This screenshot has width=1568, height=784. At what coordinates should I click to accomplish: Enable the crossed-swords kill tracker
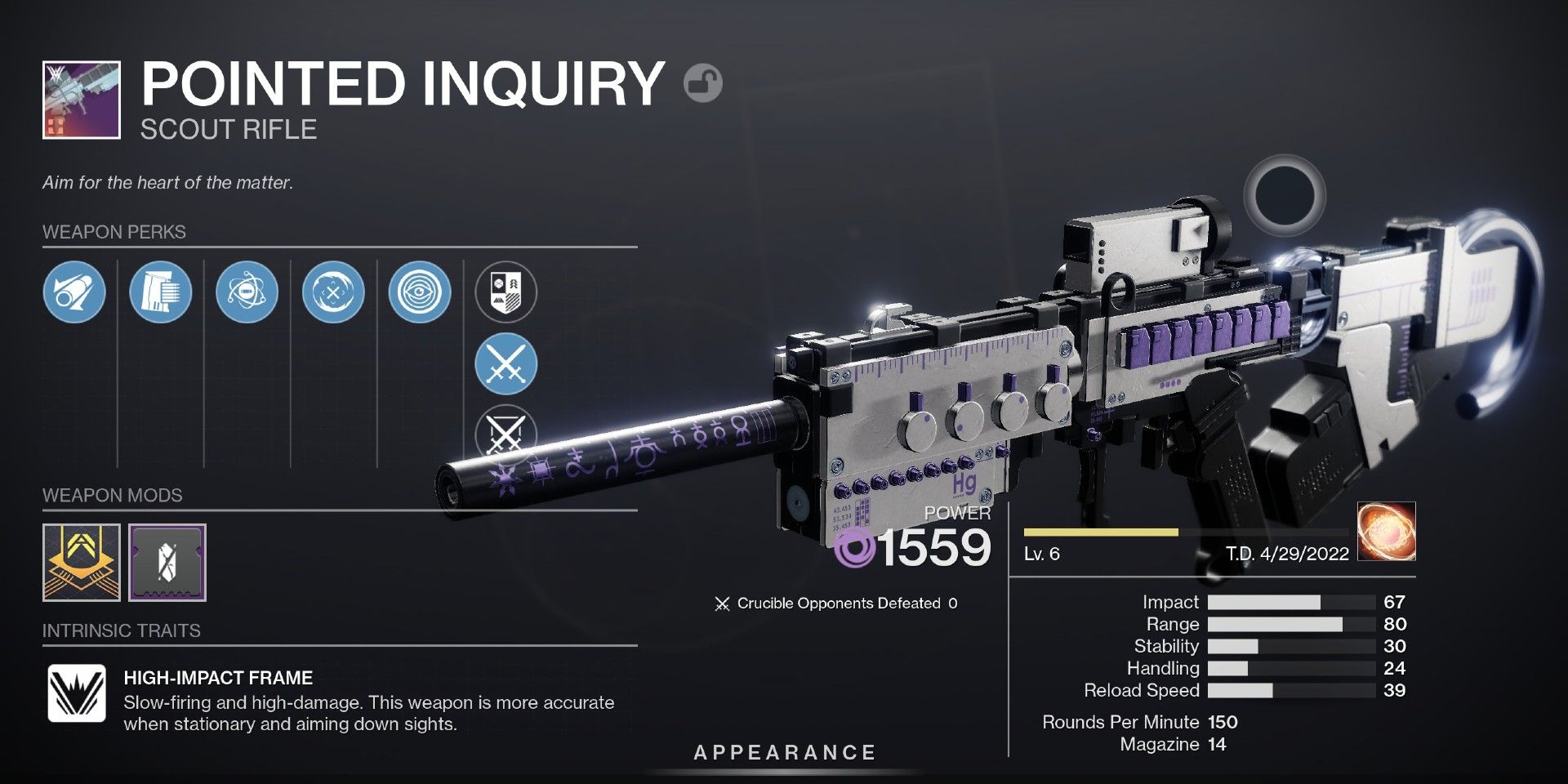click(505, 363)
